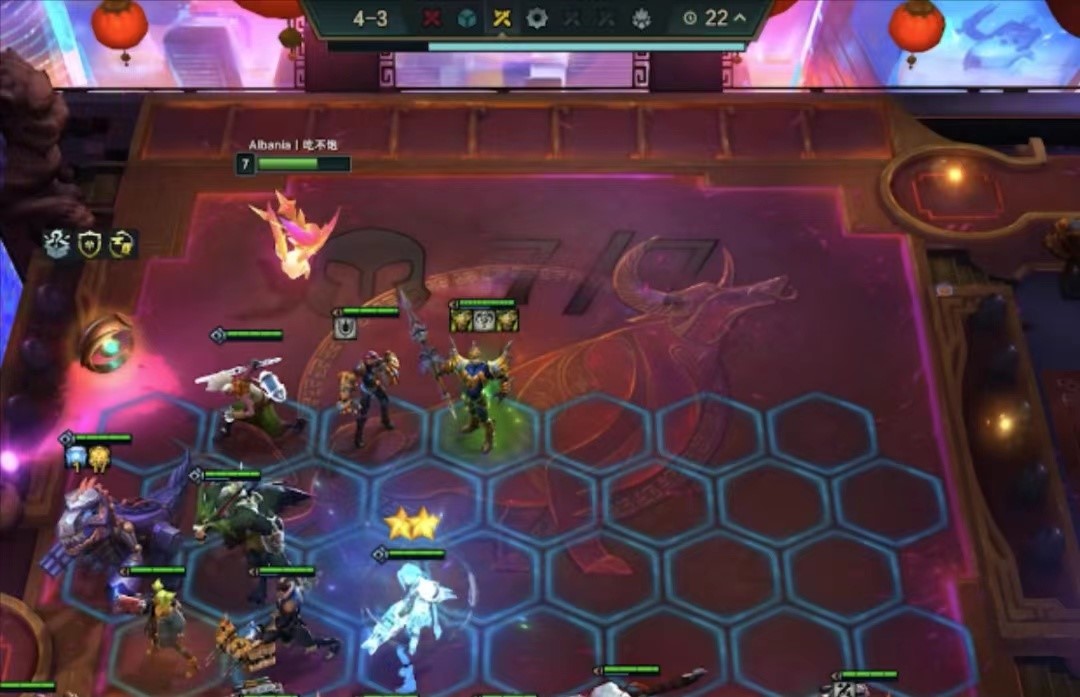The width and height of the screenshot is (1080, 697).
Task: Select the monster-face round icon in stage tracker
Action: 641,18
